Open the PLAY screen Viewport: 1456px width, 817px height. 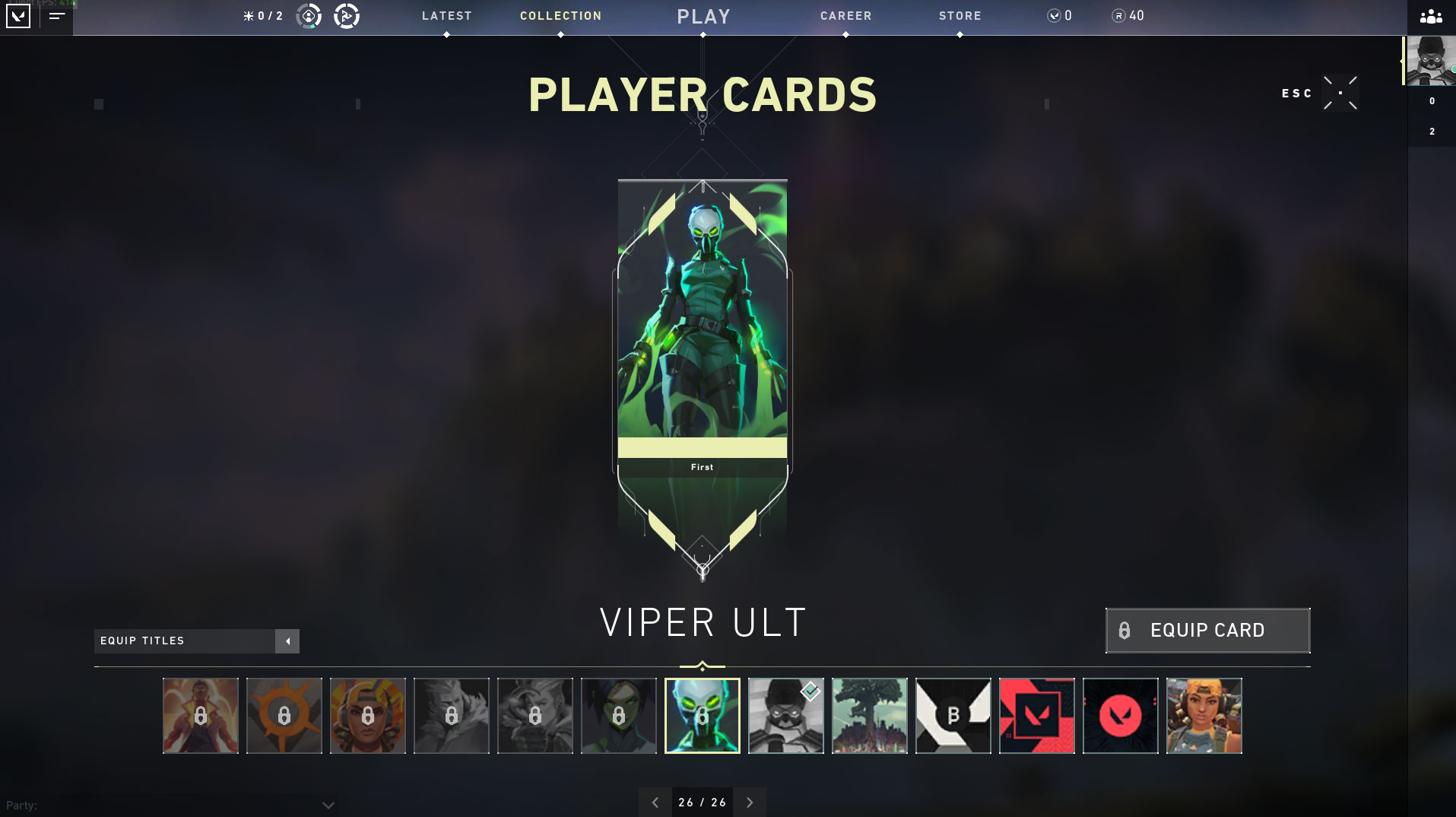[x=703, y=16]
